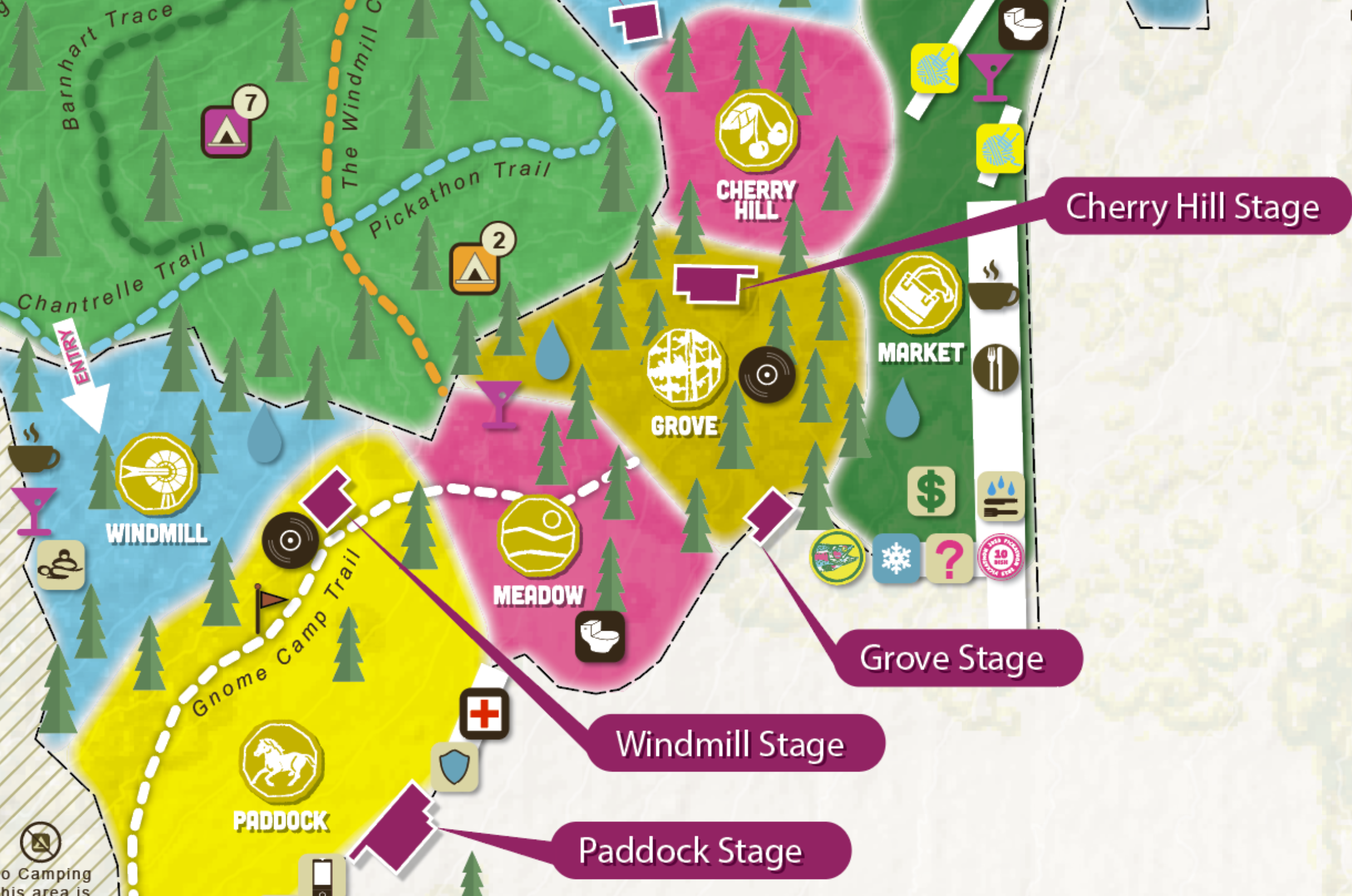Select the Cherry Hill Stage label
This screenshot has height=896, width=1352.
point(1192,206)
